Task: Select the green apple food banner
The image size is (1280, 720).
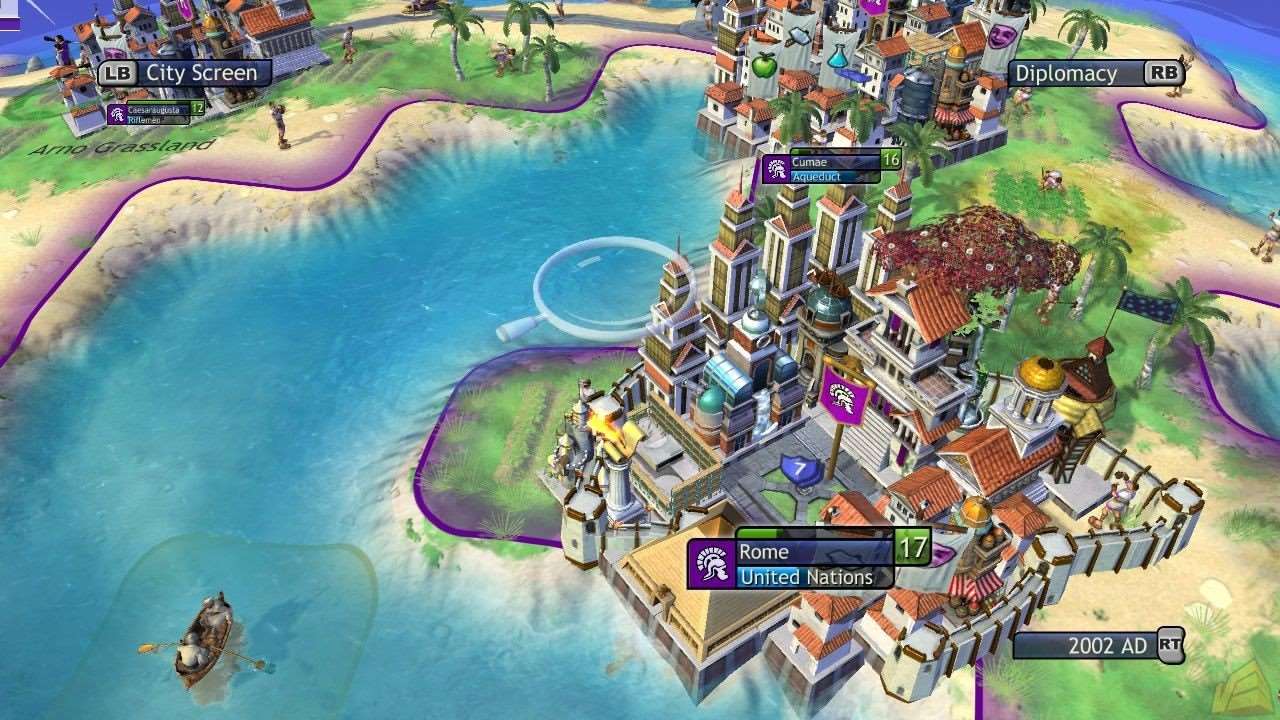Action: 762,66
